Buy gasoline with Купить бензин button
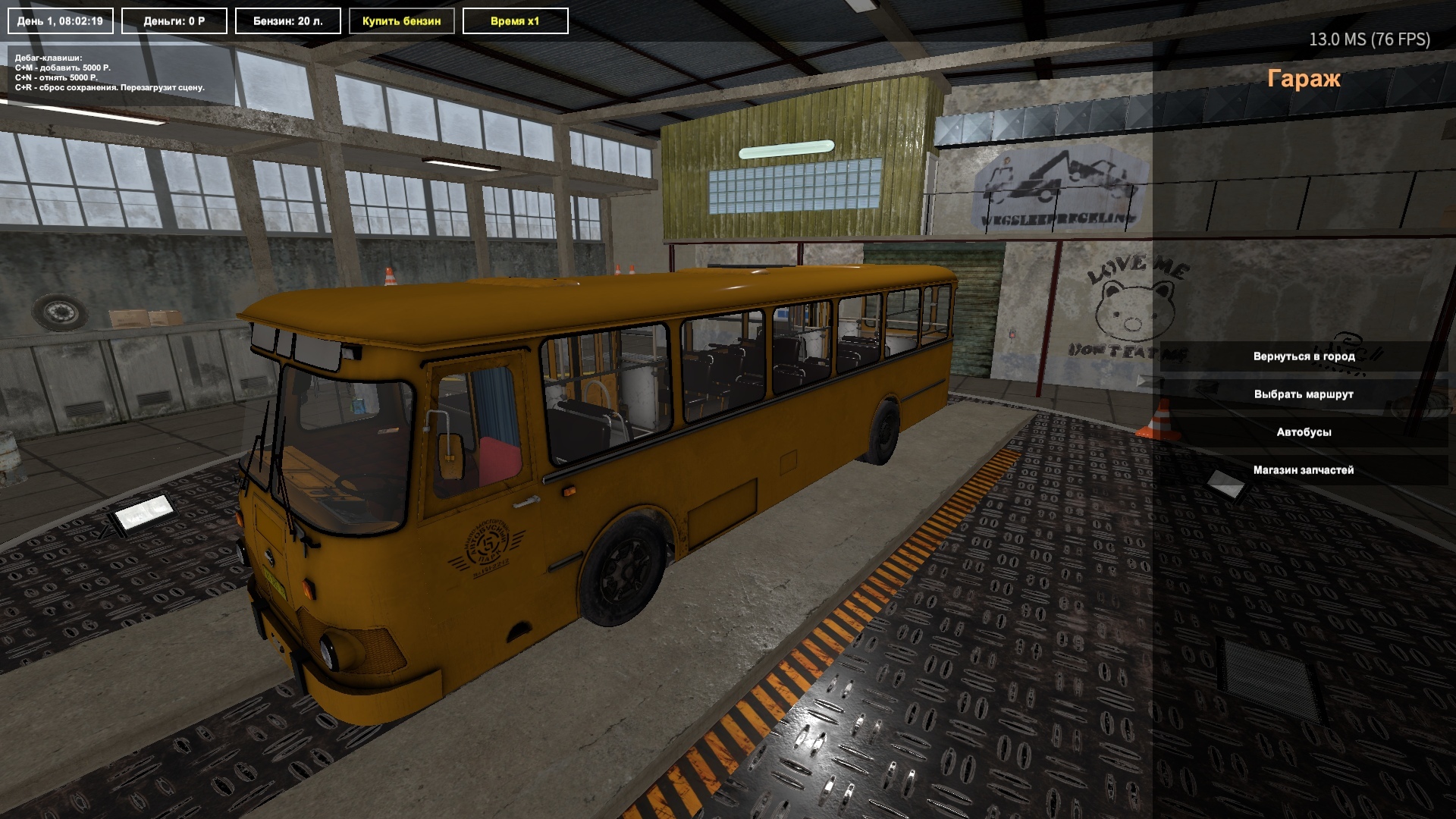 [401, 21]
